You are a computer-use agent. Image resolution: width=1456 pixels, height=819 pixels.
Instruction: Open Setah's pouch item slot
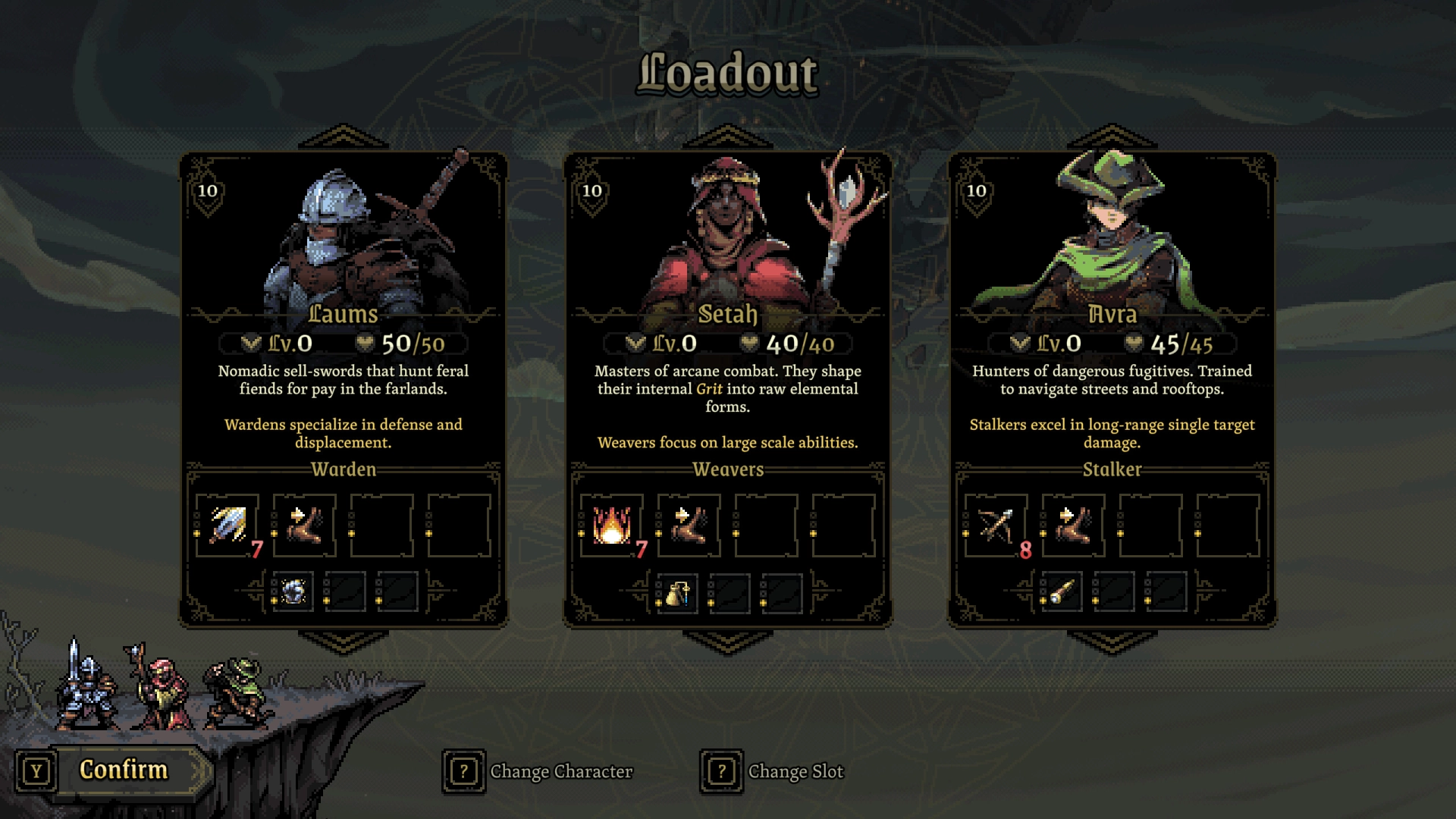pos(677,592)
